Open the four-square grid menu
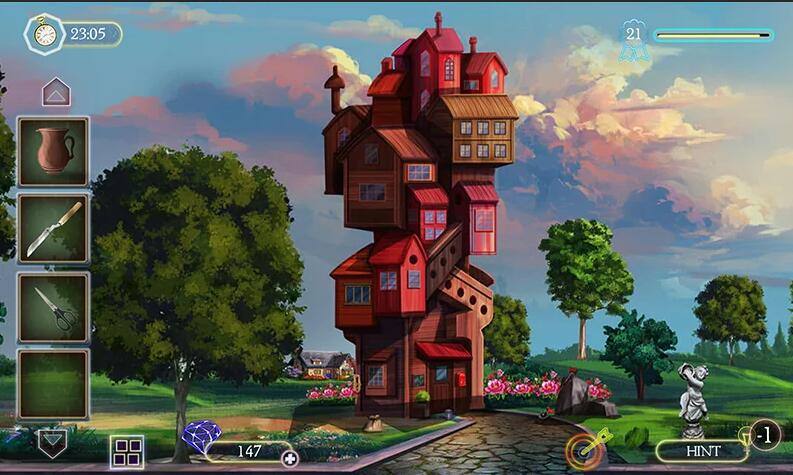The width and height of the screenshot is (793, 475). pos(127,451)
